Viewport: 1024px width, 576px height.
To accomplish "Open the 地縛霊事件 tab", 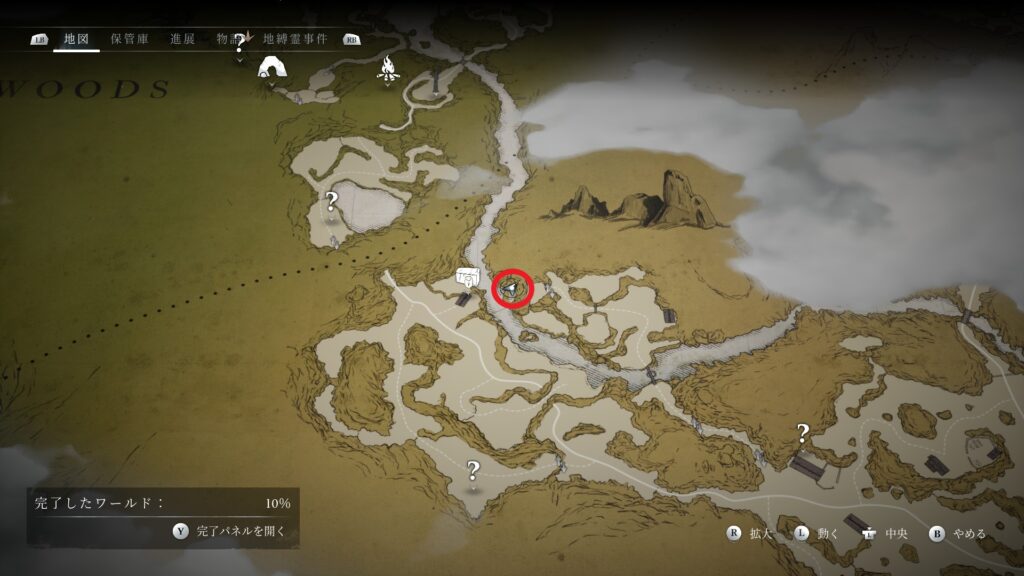I will 300,39.
